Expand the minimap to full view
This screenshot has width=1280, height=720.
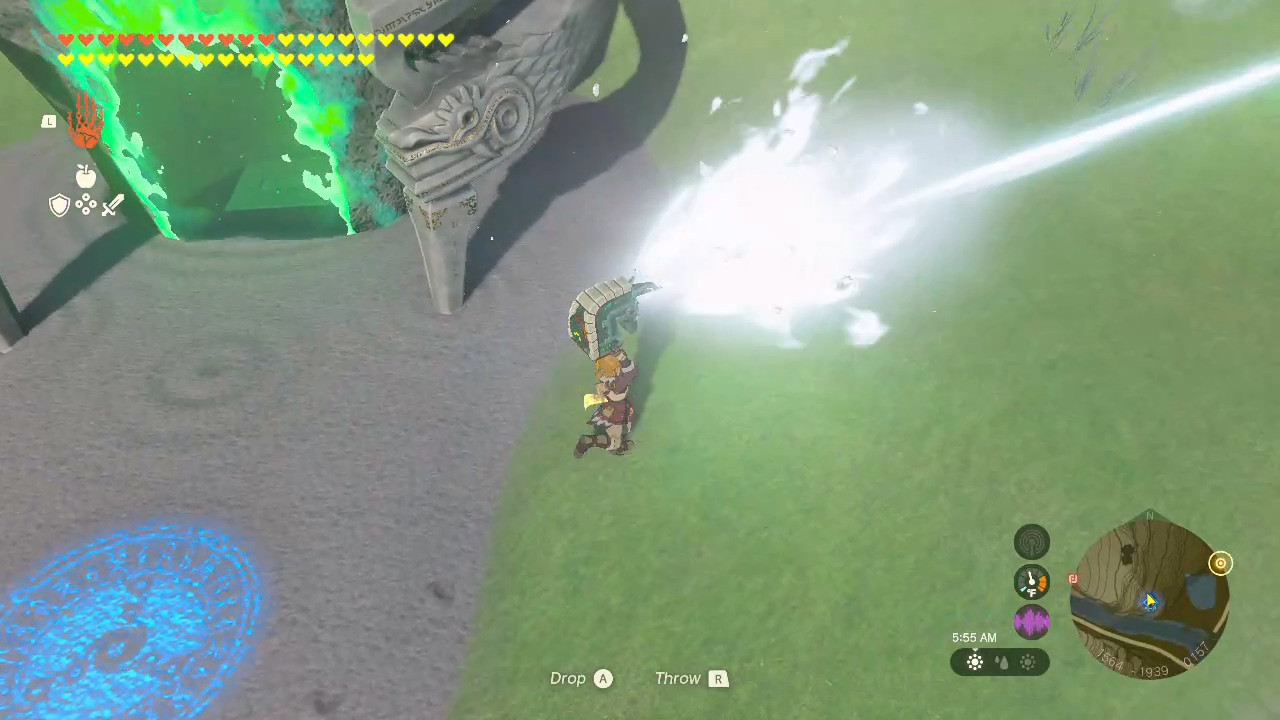pos(1150,595)
